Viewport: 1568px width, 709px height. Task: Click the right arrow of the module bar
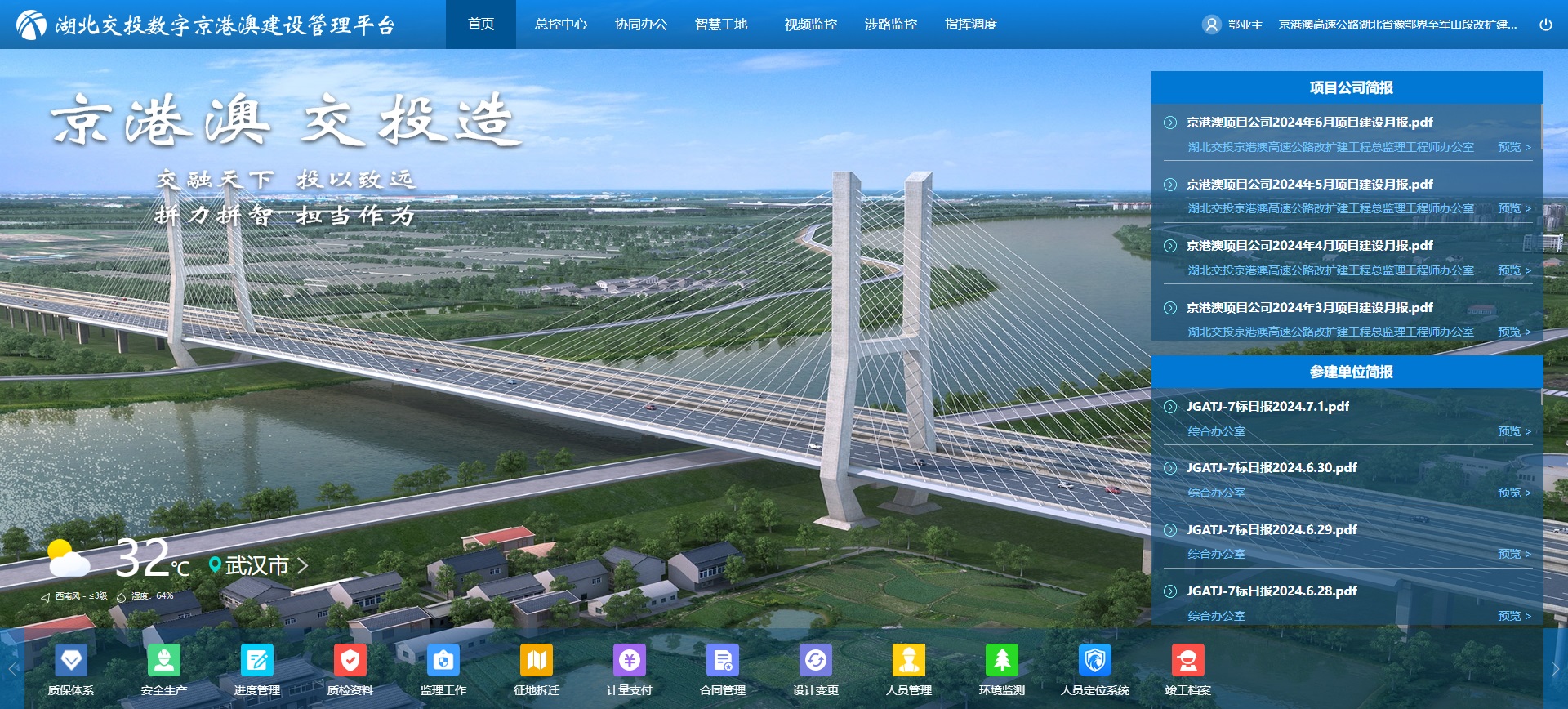[1555, 669]
